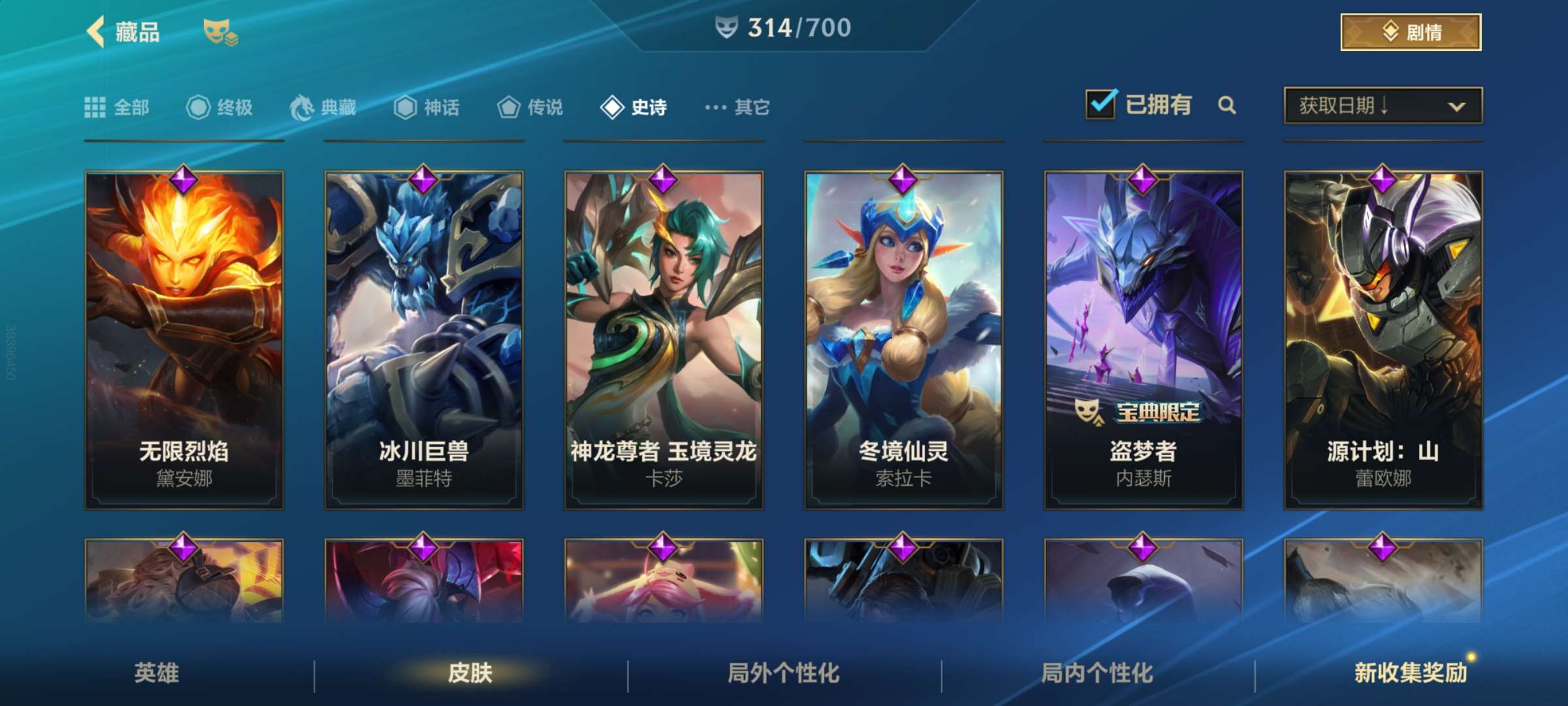Go to the 新收集奖励 tab
Image resolution: width=1568 pixels, height=706 pixels.
(x=1411, y=673)
